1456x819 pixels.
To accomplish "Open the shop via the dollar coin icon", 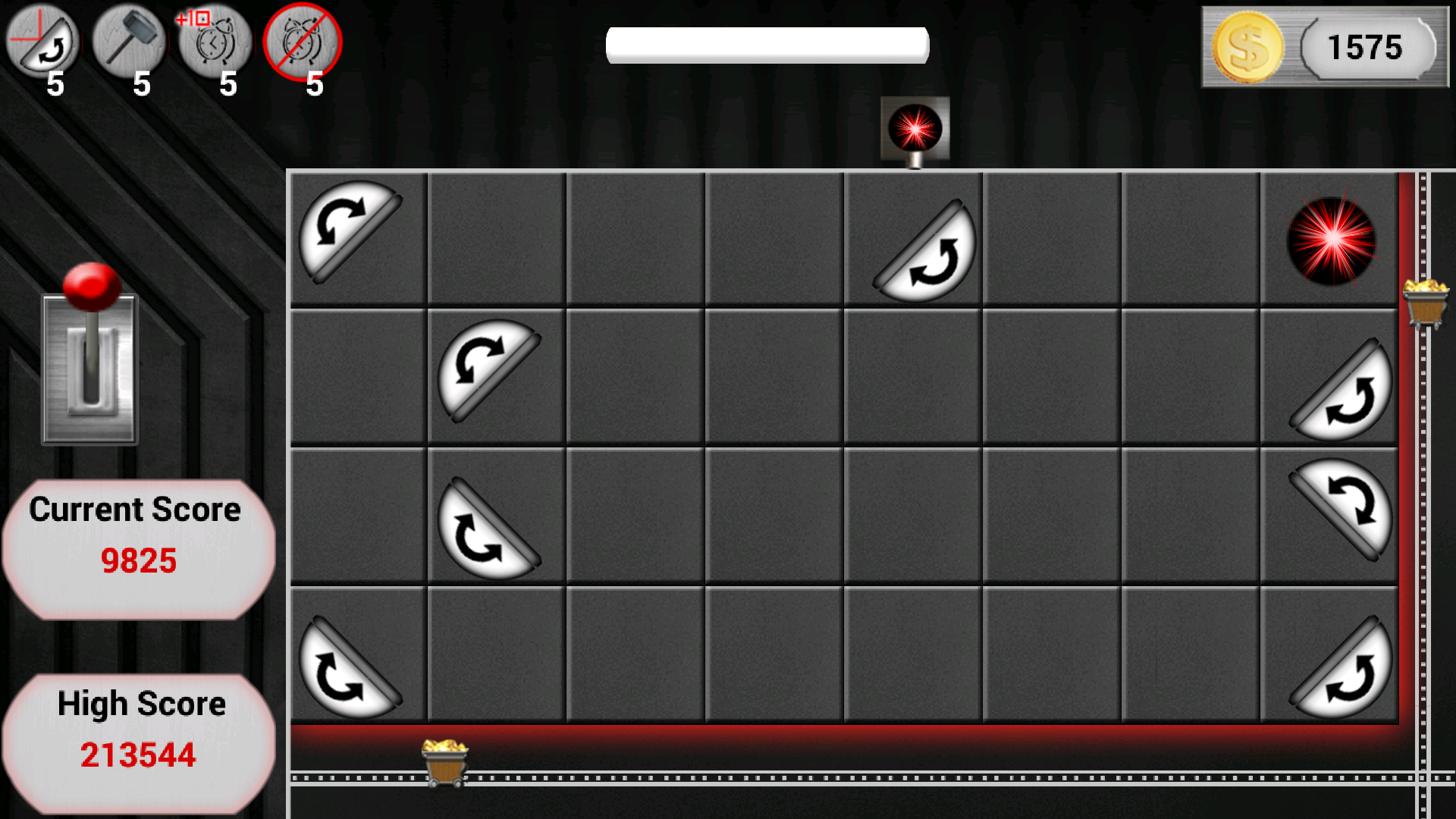I will 1247,47.
